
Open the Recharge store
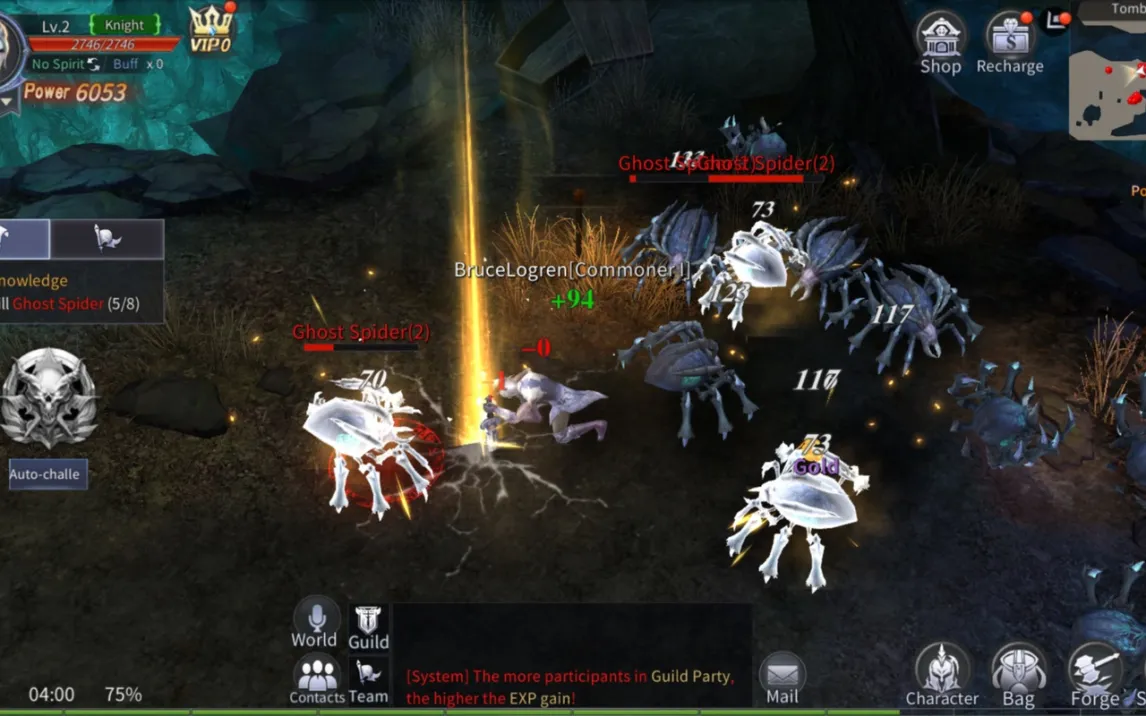click(1009, 43)
